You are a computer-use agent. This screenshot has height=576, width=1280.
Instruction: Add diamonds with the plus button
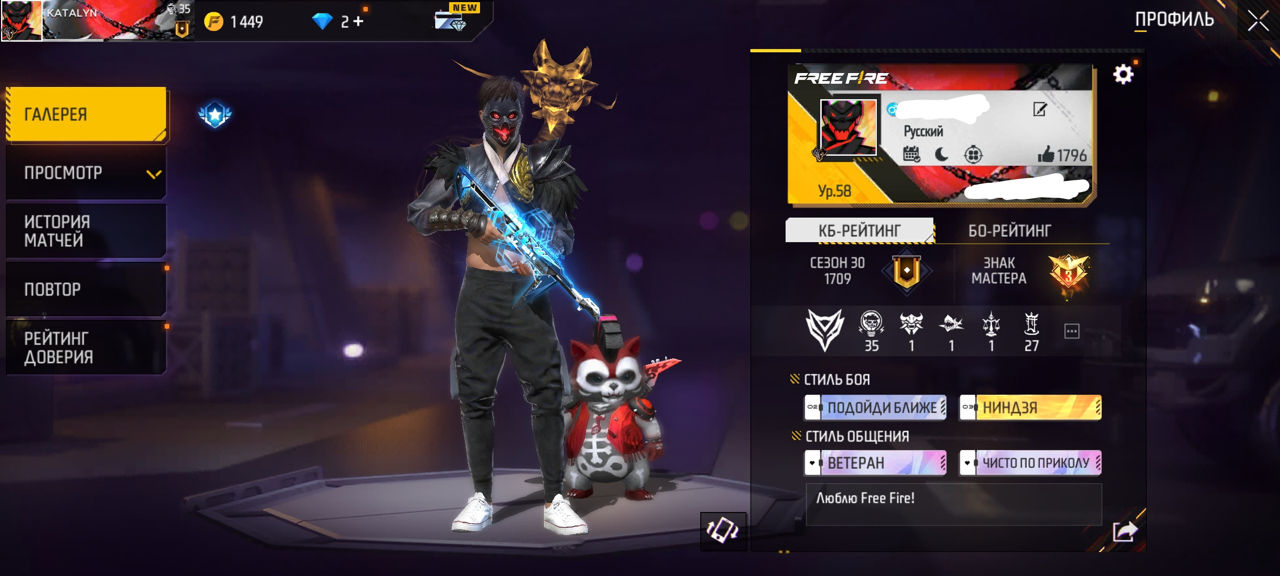tap(358, 21)
